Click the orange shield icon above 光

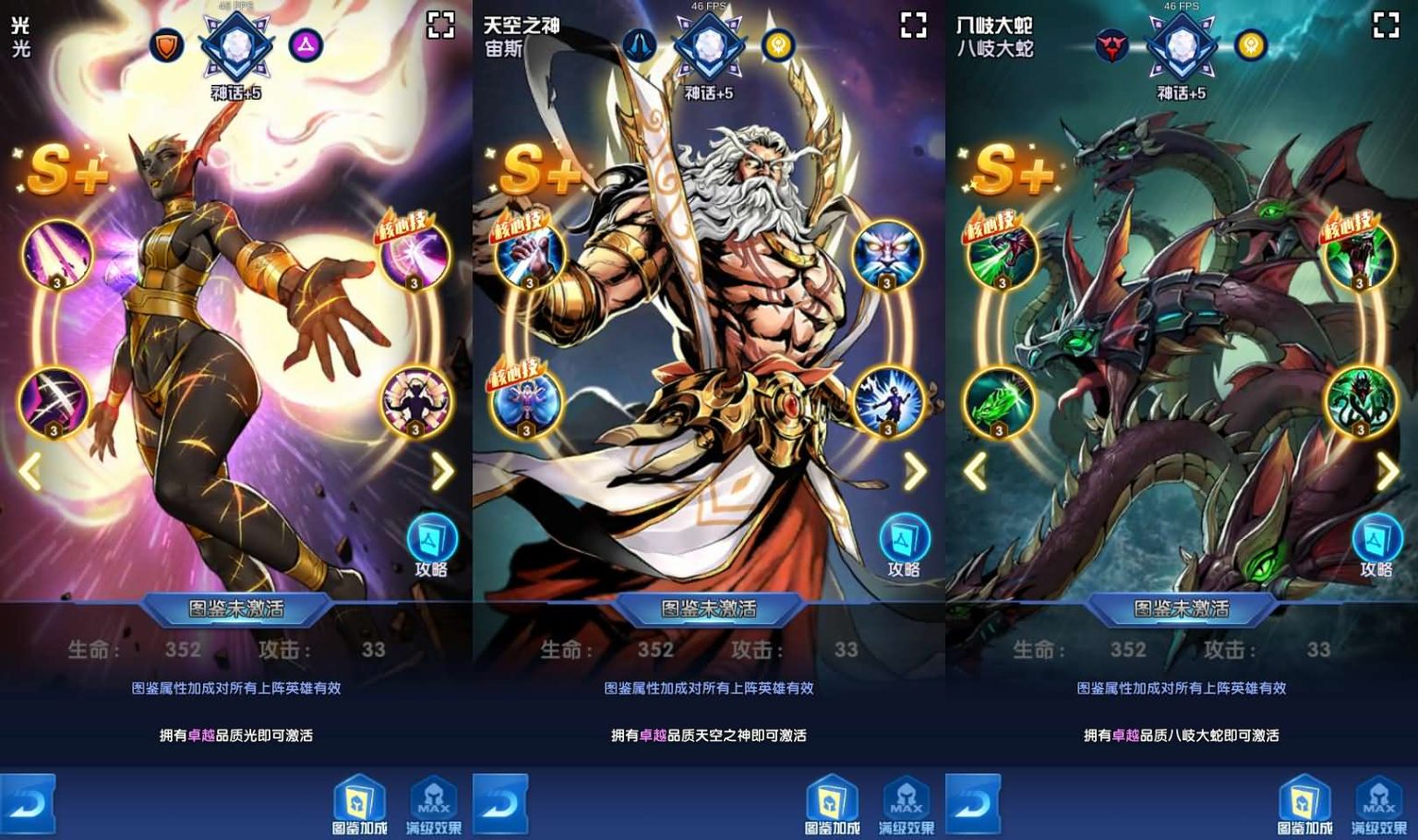point(167,45)
